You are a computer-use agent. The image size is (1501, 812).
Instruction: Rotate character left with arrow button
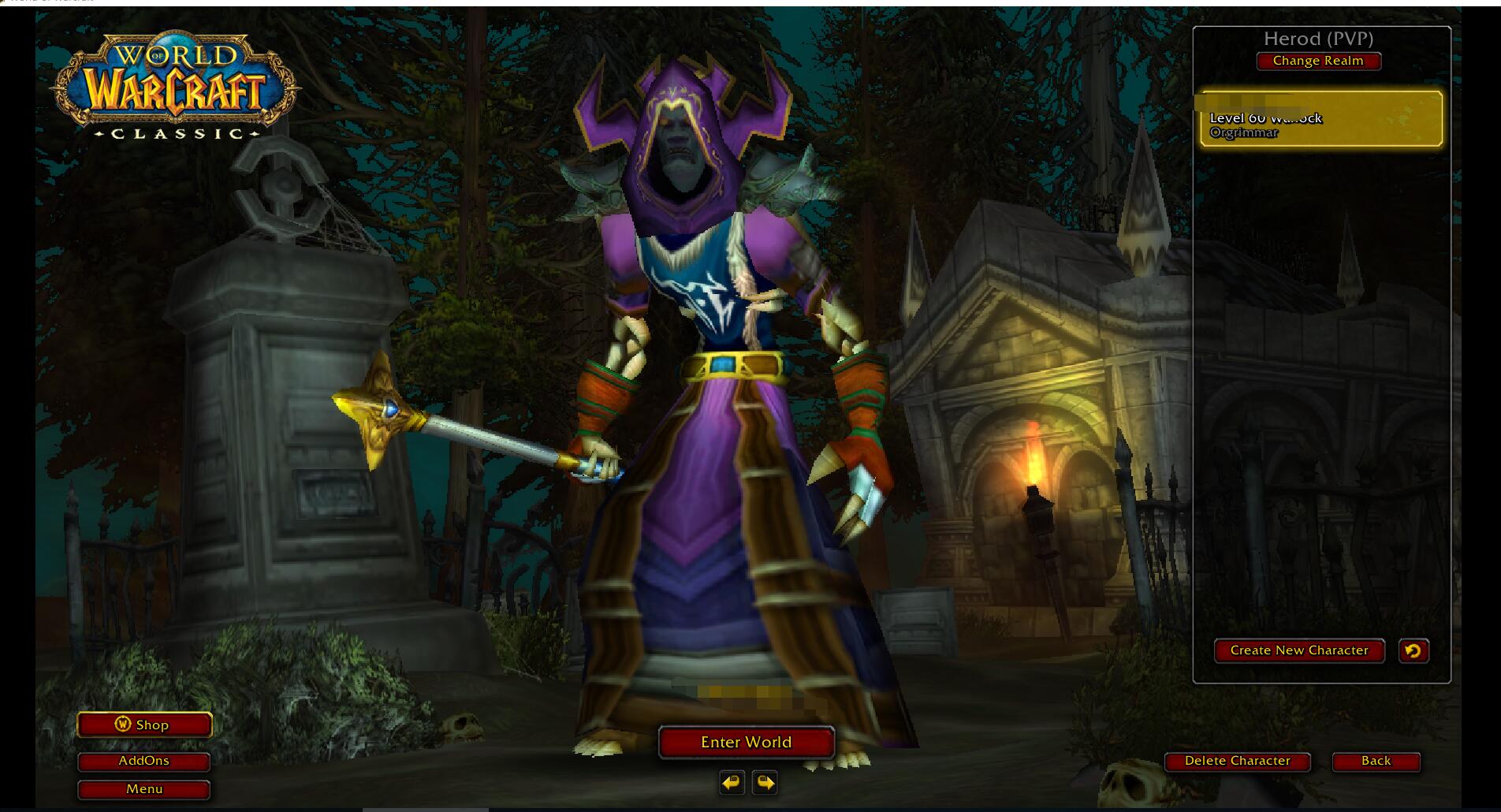(x=732, y=783)
